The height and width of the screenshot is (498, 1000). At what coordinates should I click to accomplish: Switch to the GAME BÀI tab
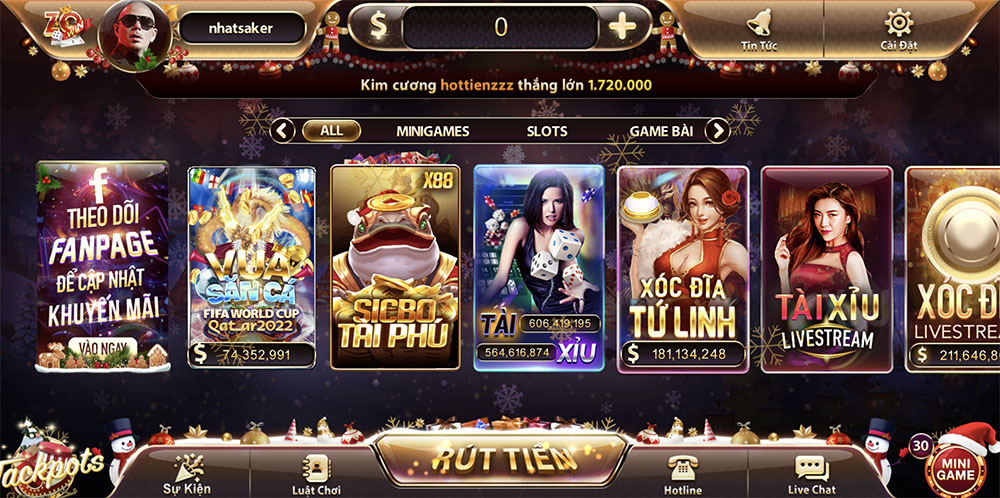662,131
